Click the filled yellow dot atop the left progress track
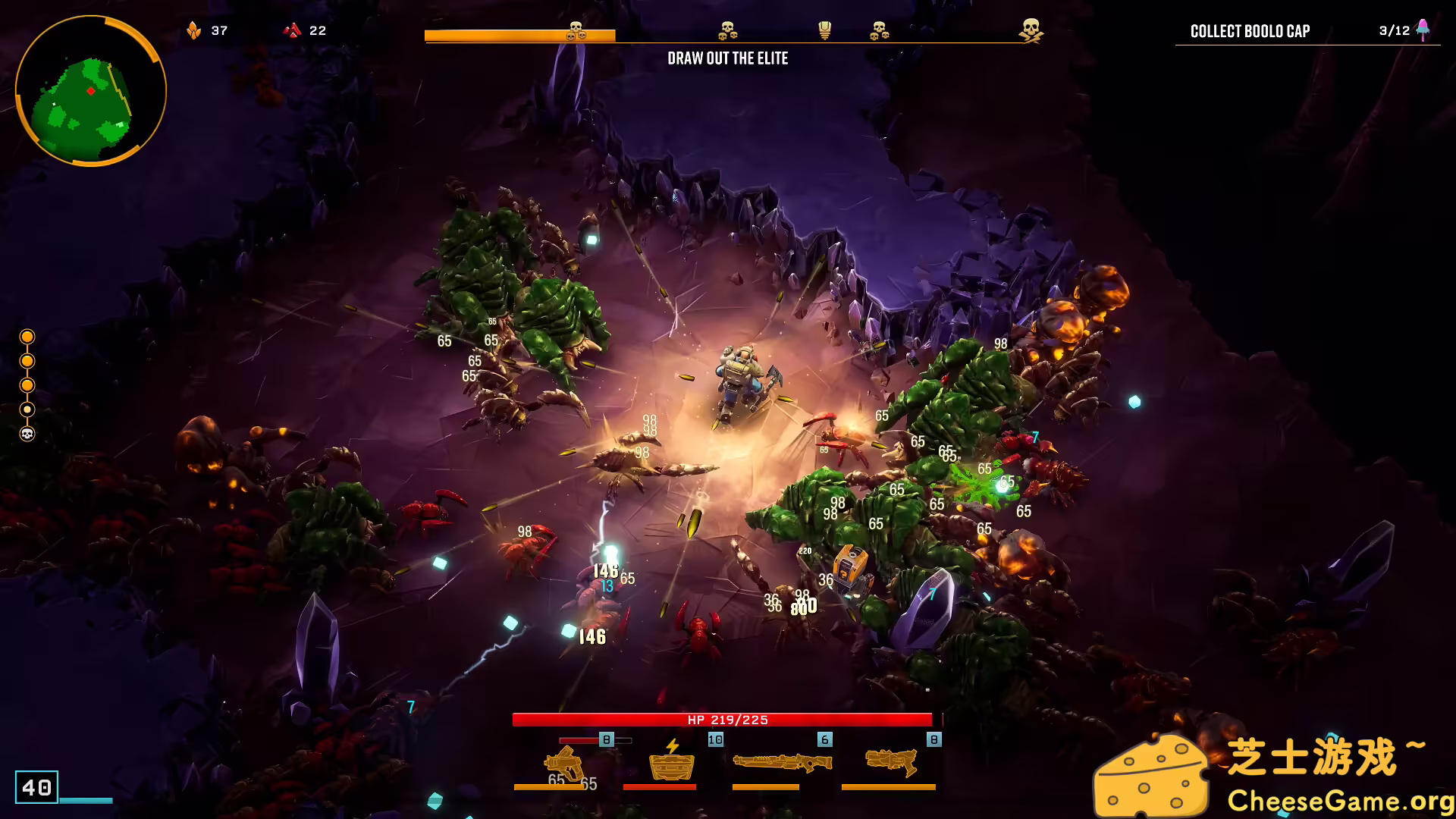Screen dimensions: 1456x819 (28, 336)
